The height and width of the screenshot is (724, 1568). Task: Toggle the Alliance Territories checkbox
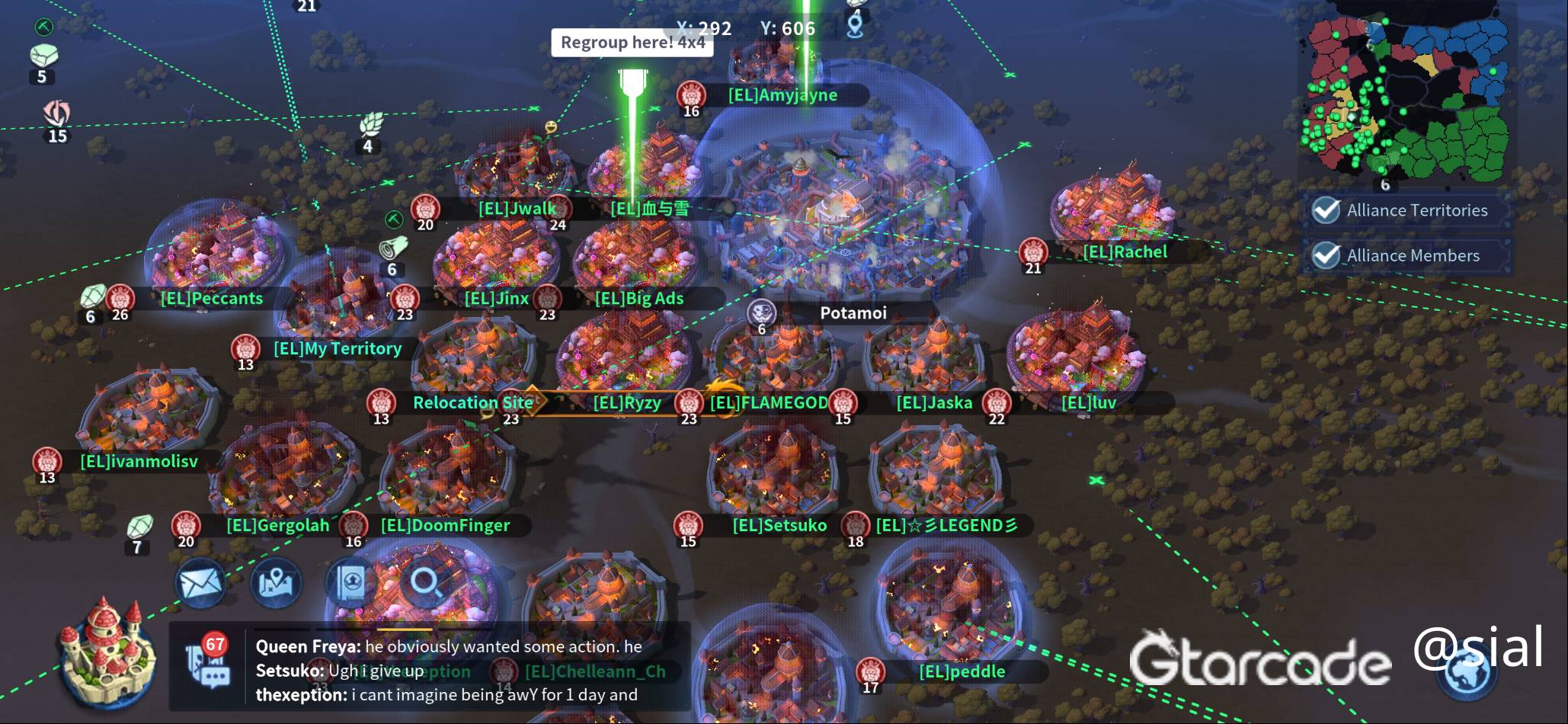point(1326,210)
